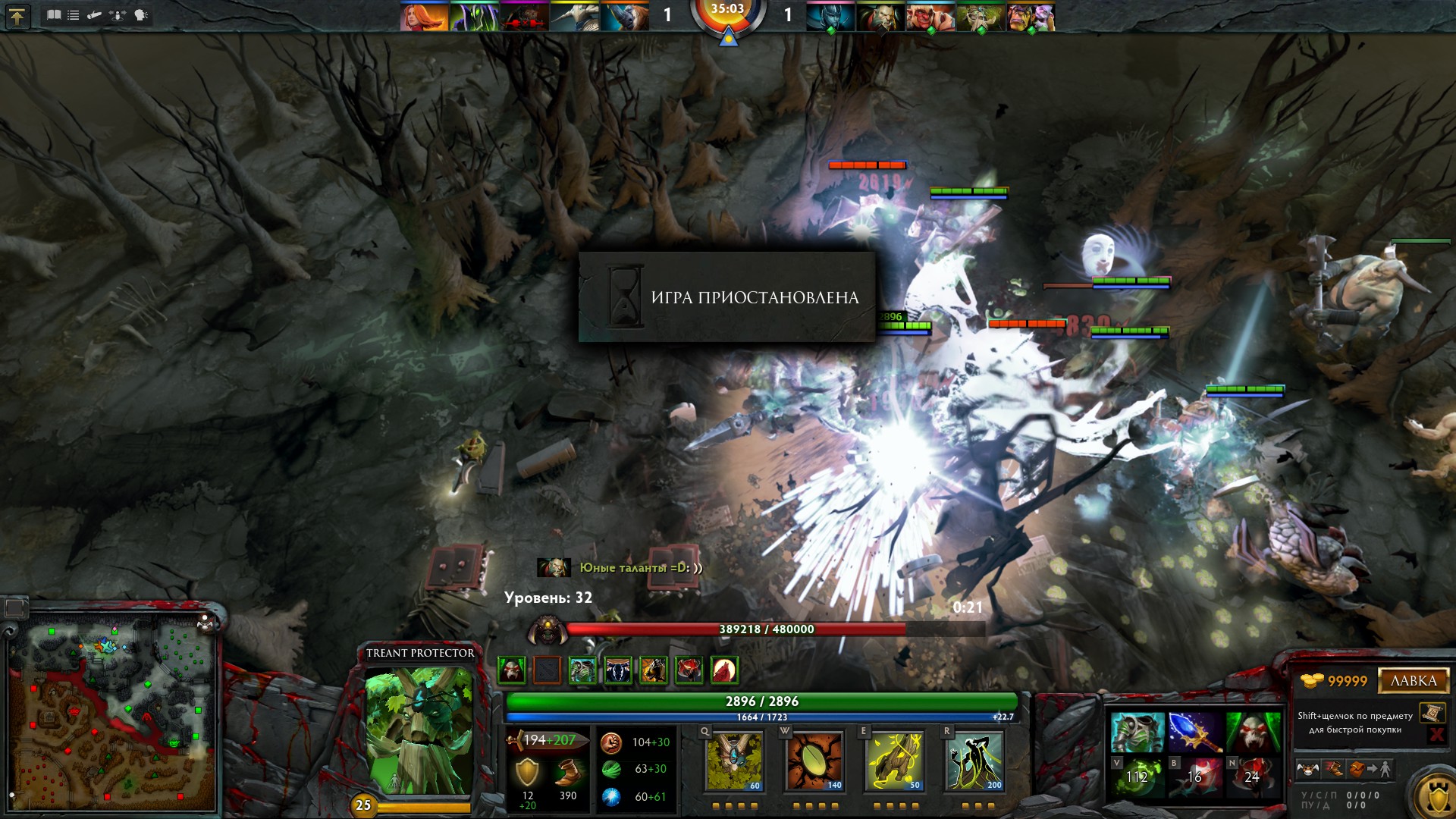Image resolution: width=1456 pixels, height=819 pixels.
Task: Open the shop with the ЛАВКА button
Action: [x=1413, y=680]
